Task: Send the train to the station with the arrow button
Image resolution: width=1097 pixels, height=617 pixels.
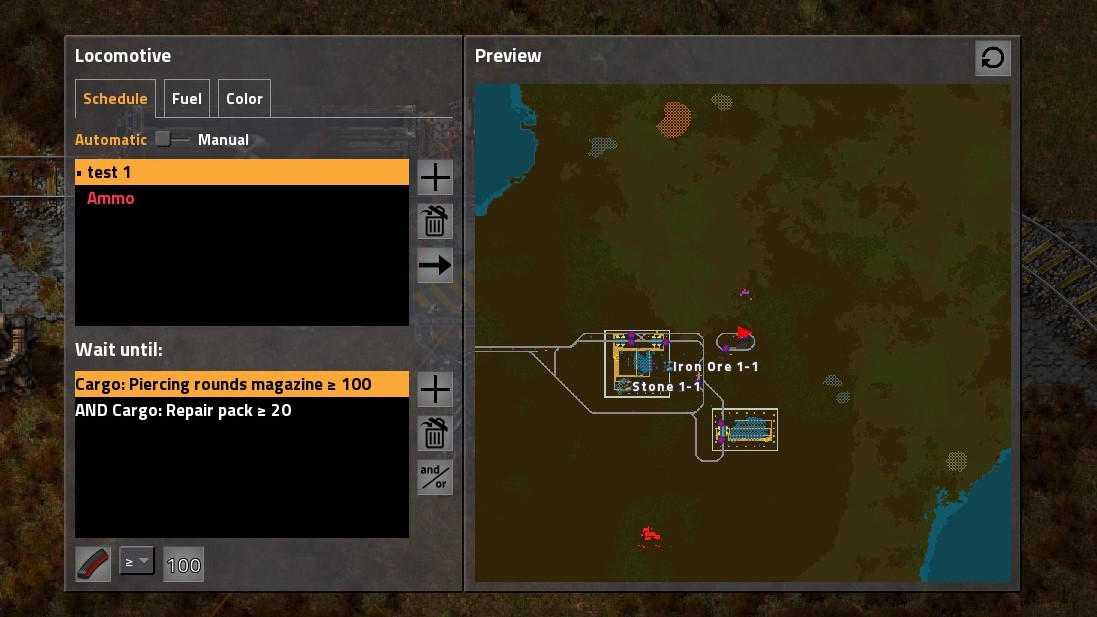Action: (435, 265)
